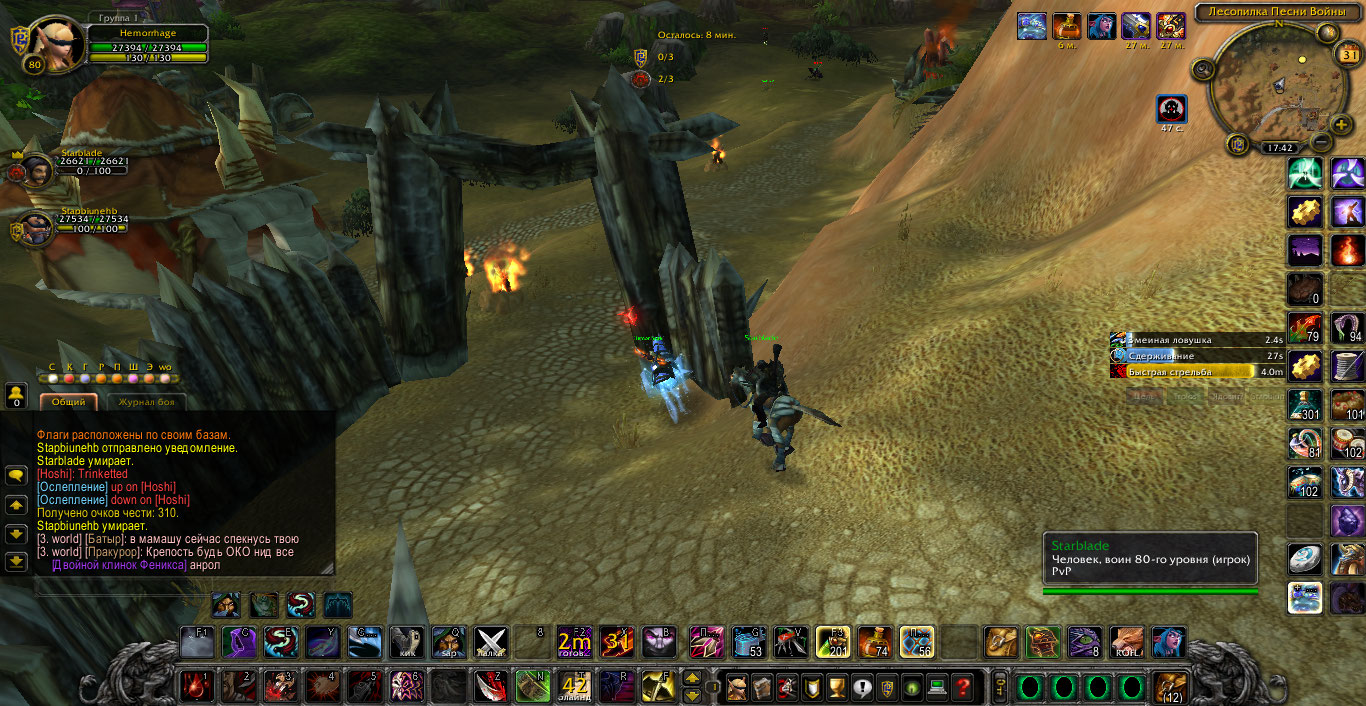Open the golden trophy achievements button

click(836, 687)
